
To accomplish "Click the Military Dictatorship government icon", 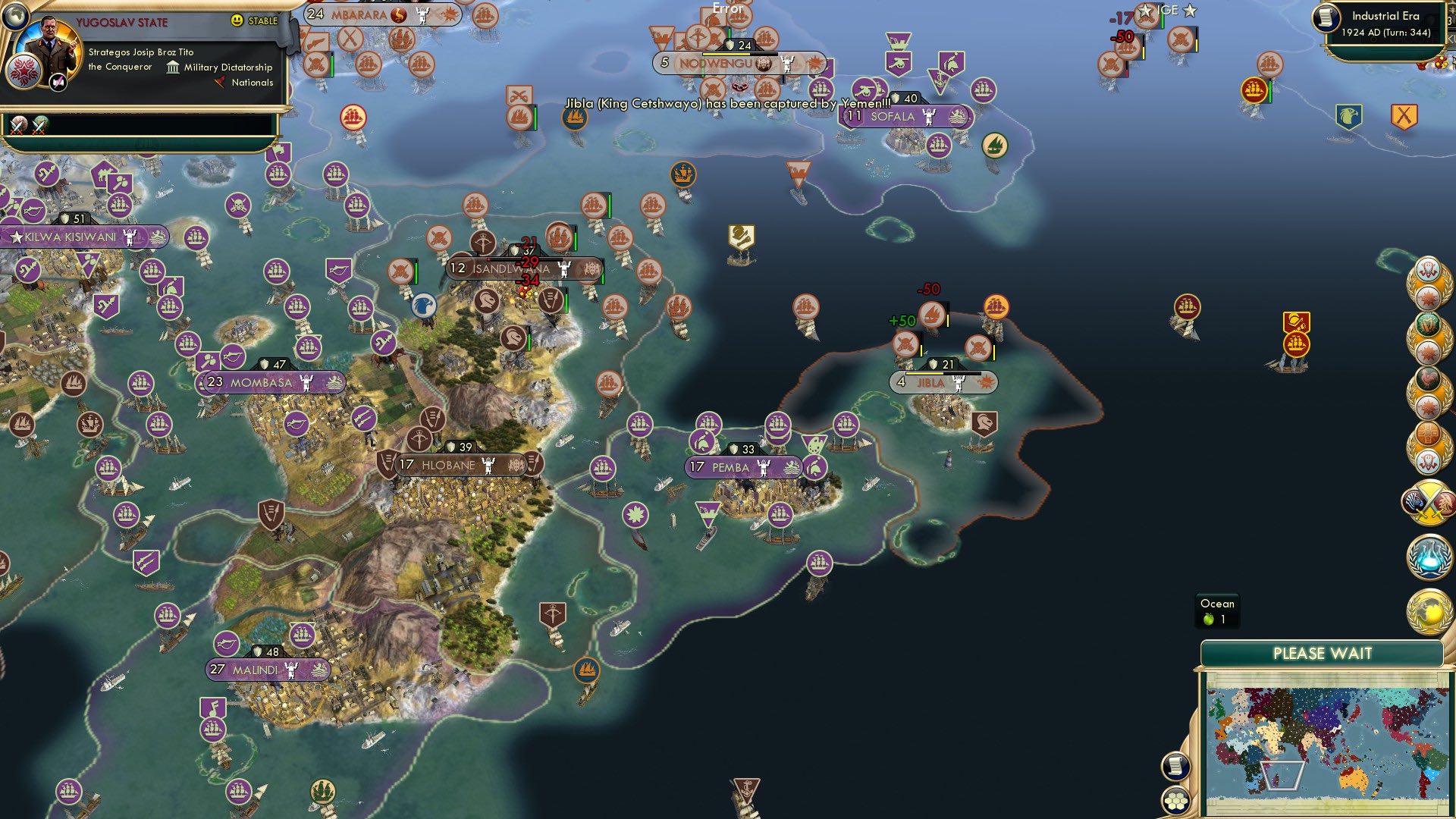I will [x=171, y=67].
